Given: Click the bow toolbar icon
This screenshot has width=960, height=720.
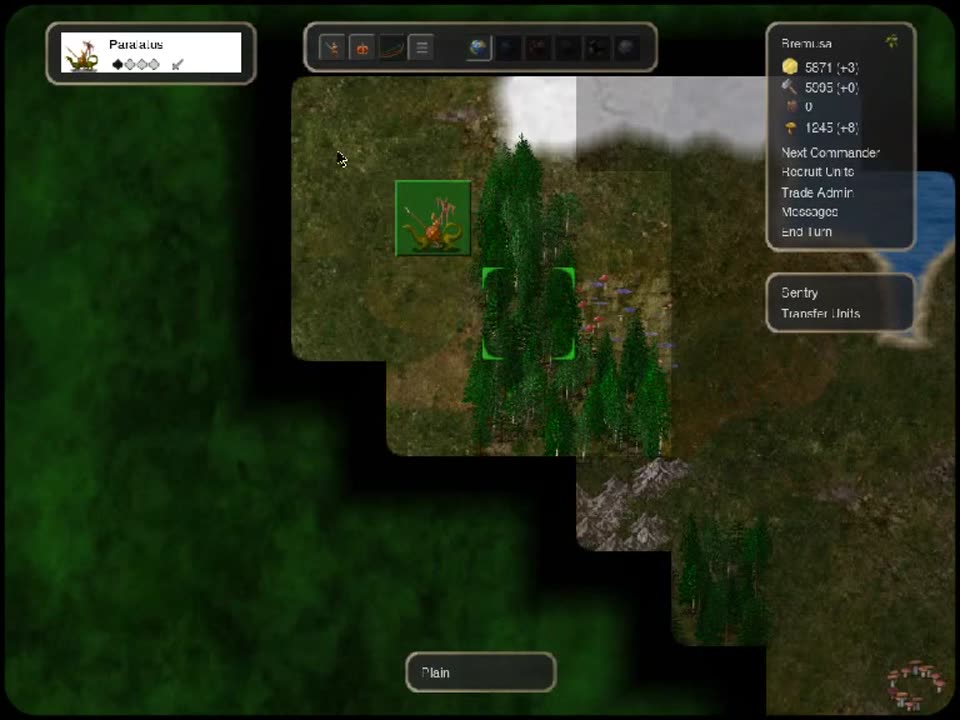Looking at the screenshot, I should (x=392, y=47).
